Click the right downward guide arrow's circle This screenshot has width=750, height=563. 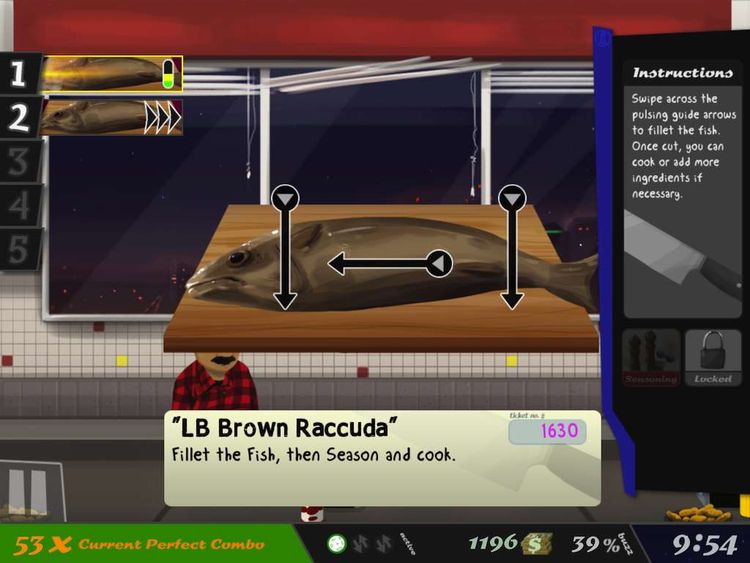tap(512, 198)
